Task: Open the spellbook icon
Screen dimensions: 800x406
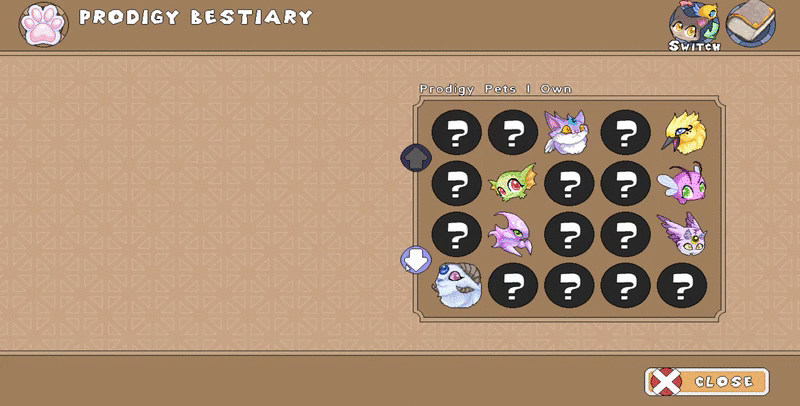Action: pos(751,23)
